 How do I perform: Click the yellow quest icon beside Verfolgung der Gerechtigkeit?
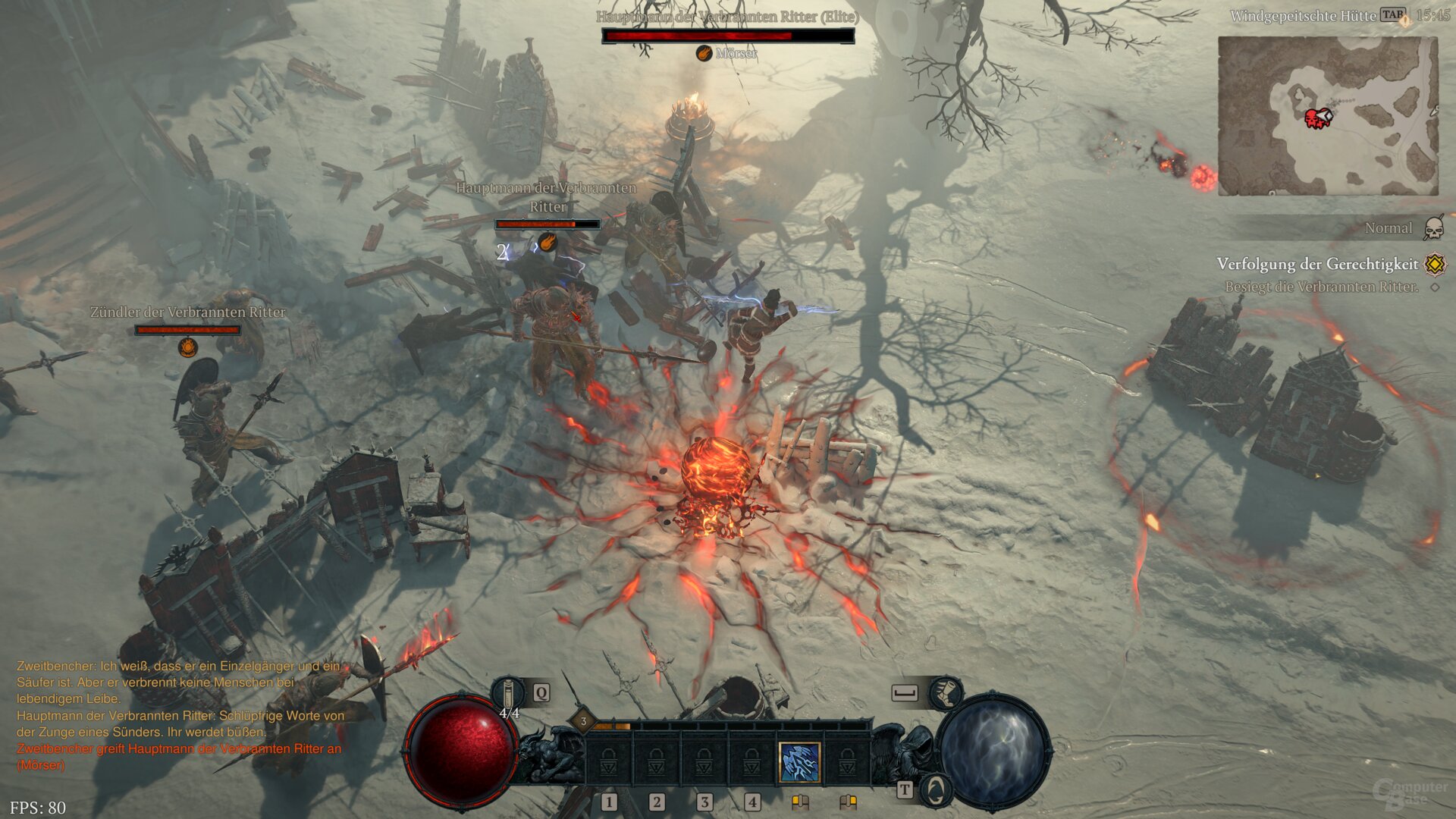pyautogui.click(x=1434, y=265)
